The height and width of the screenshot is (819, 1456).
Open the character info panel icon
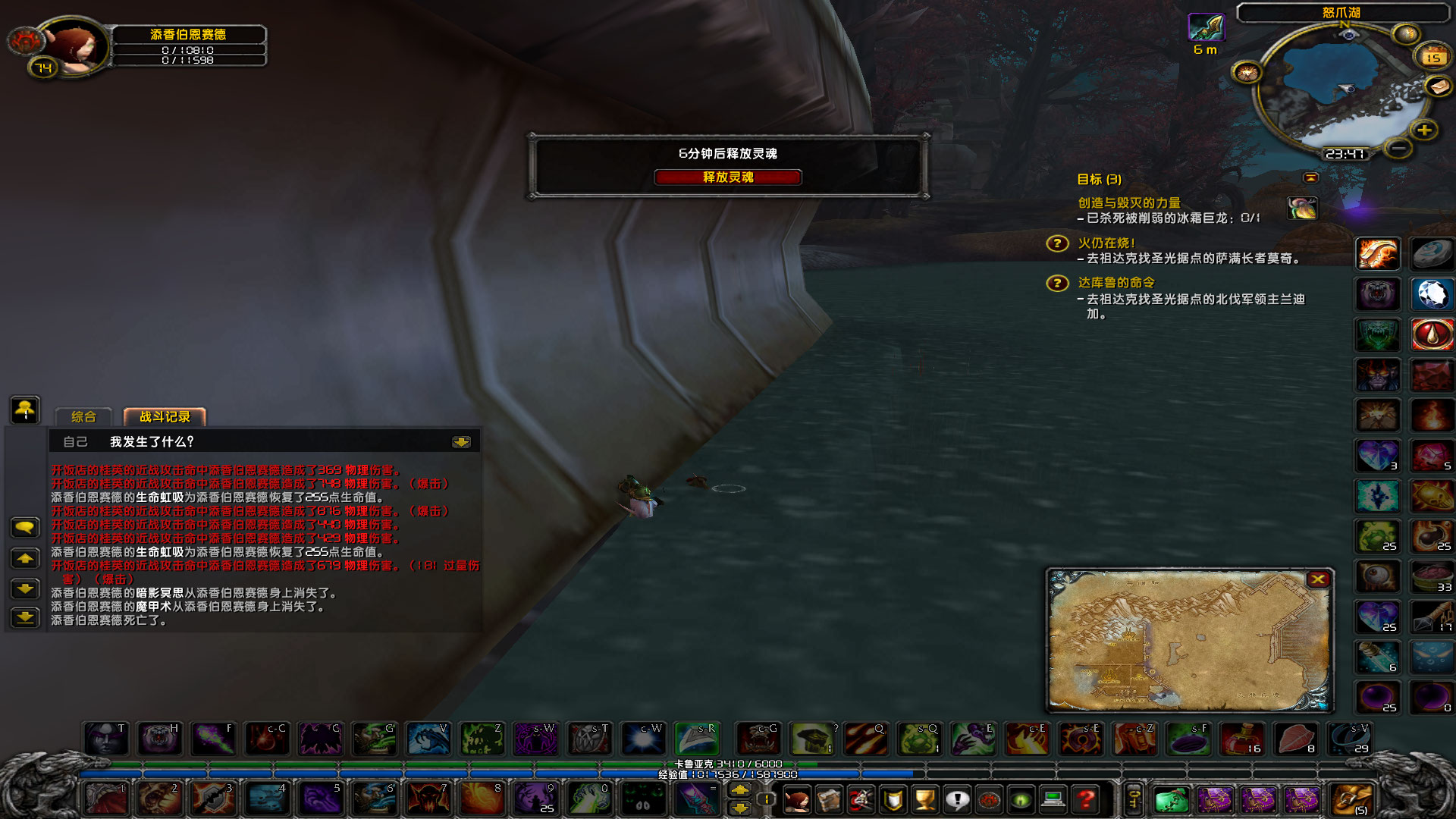[x=796, y=800]
